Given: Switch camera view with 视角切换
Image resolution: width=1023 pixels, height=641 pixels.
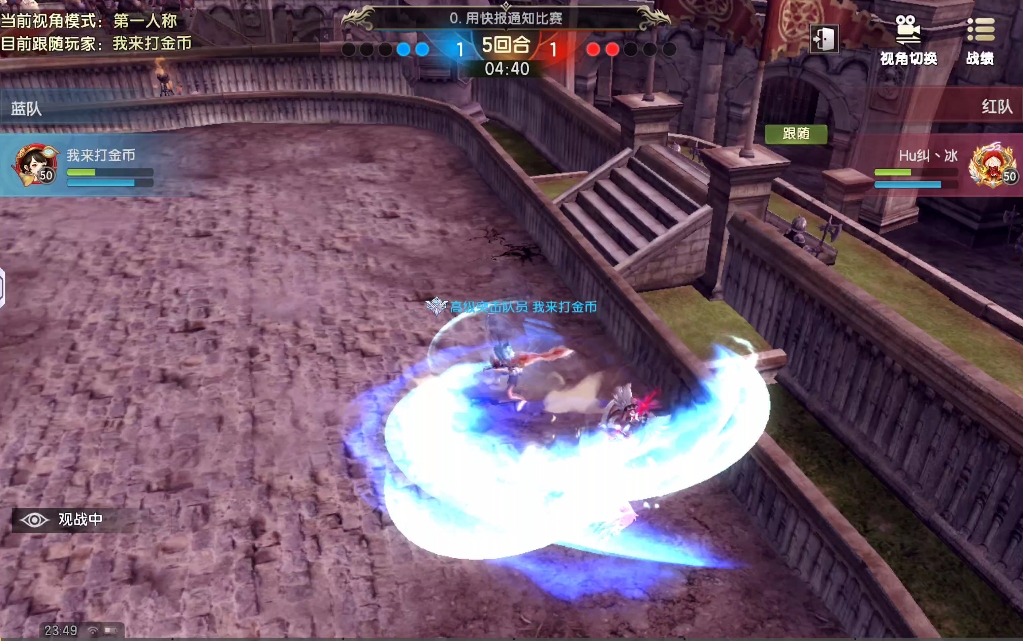Looking at the screenshot, I should 908,40.
